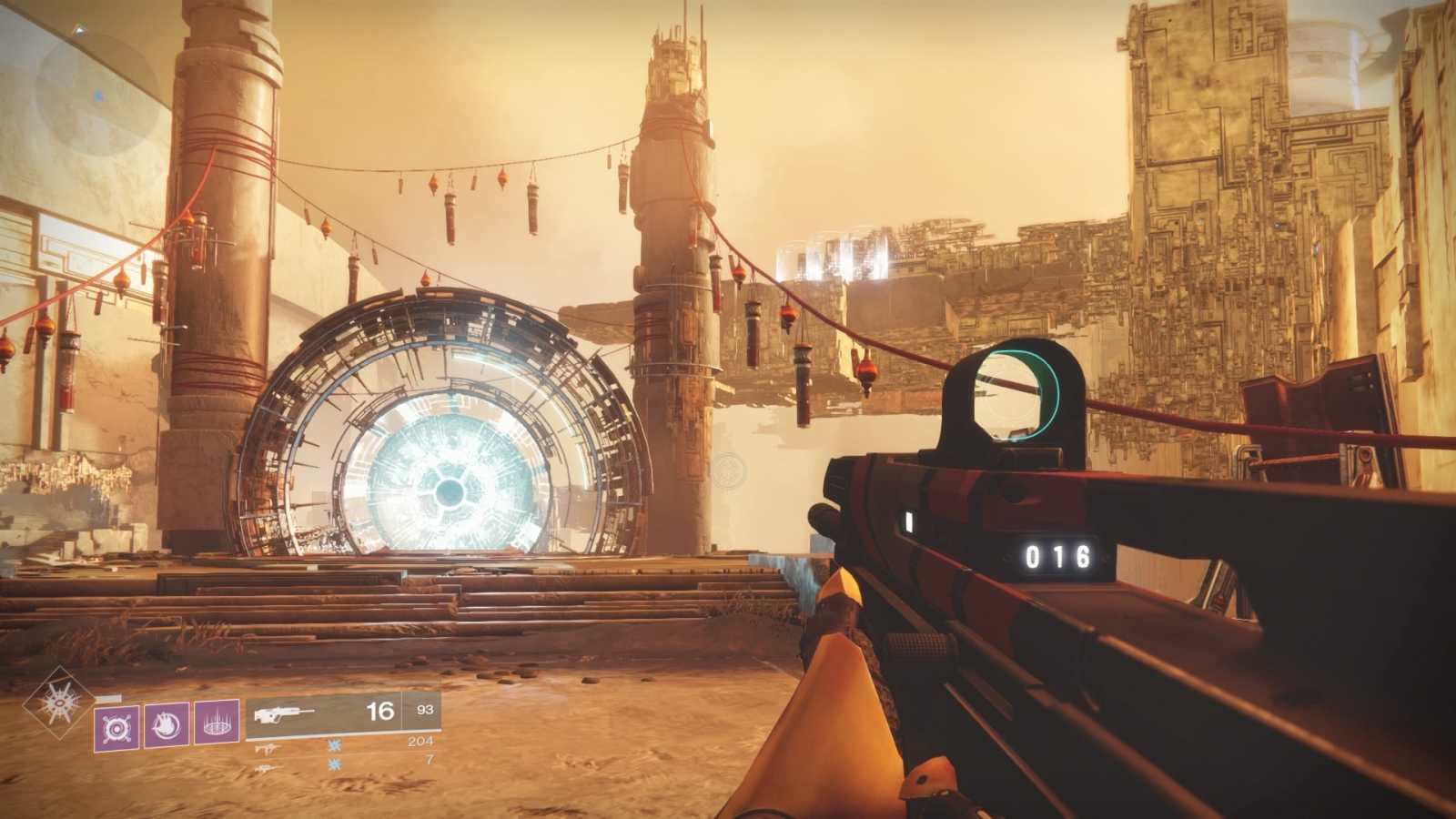Click the melee ability icon
This screenshot has width=1456, height=819.
click(167, 727)
